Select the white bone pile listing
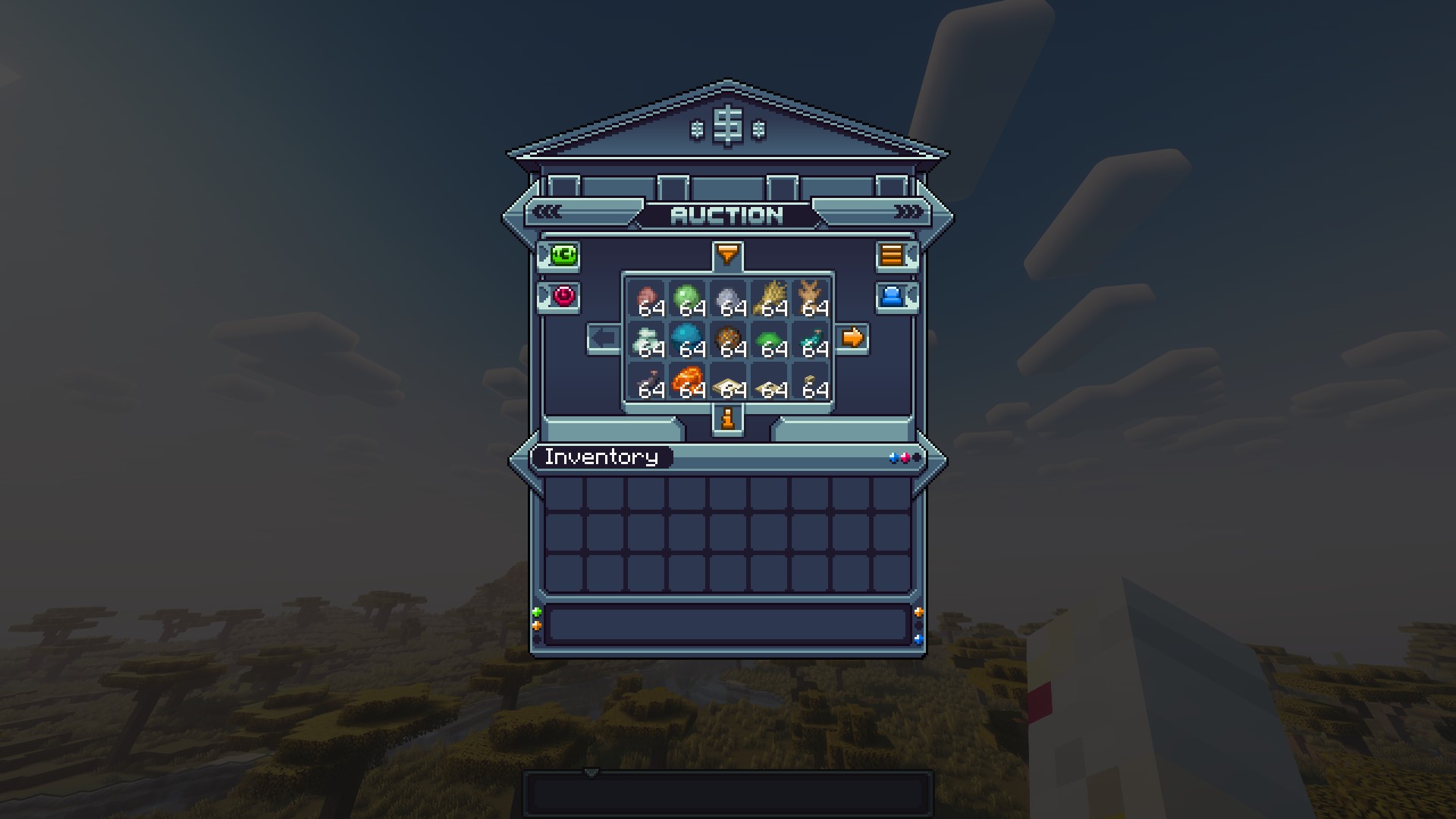 646,340
